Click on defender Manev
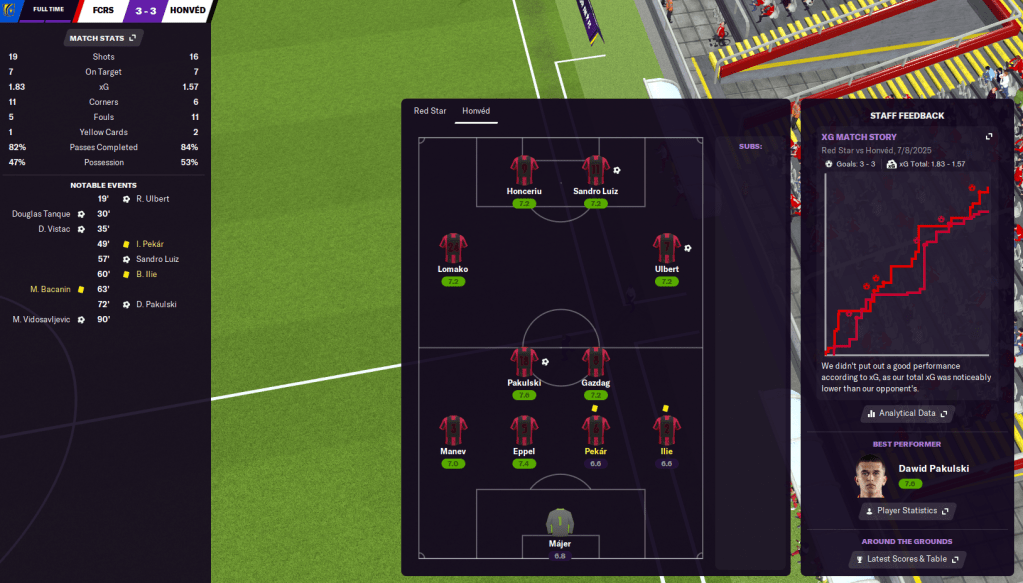The image size is (1023, 583). pyautogui.click(x=453, y=430)
